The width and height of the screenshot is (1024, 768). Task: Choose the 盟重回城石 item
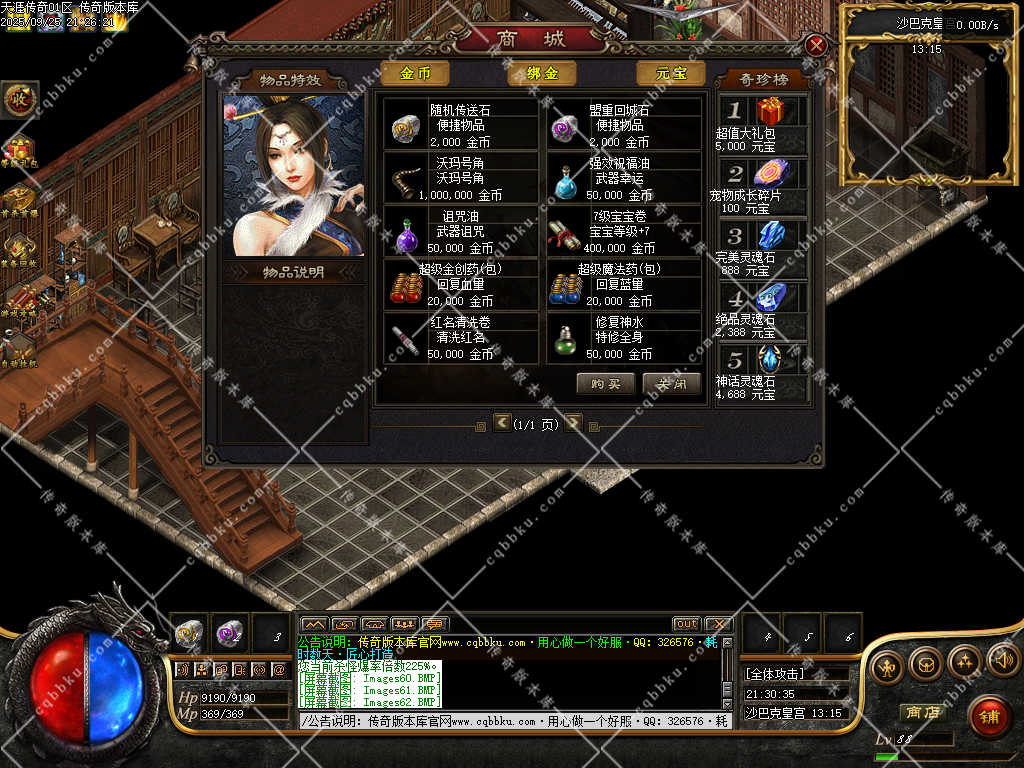click(568, 125)
